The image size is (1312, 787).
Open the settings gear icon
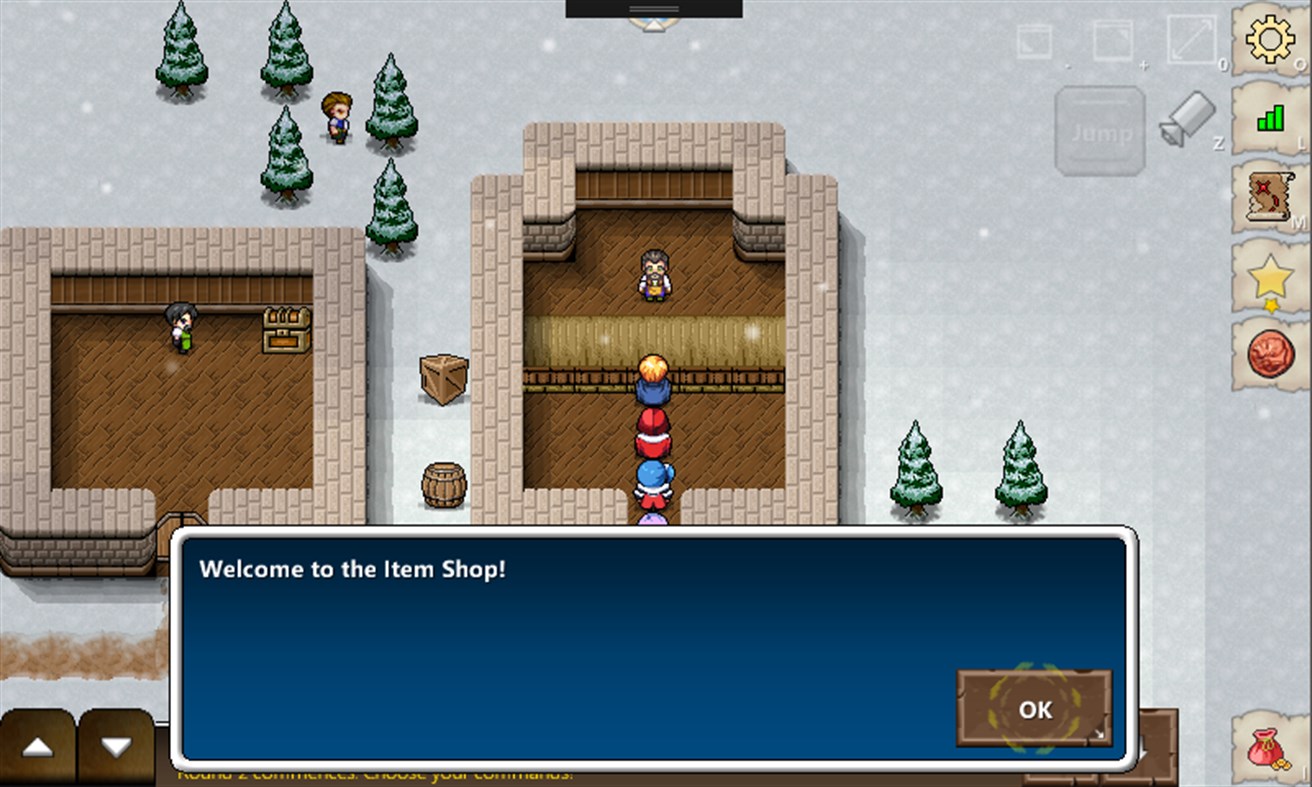[x=1269, y=40]
